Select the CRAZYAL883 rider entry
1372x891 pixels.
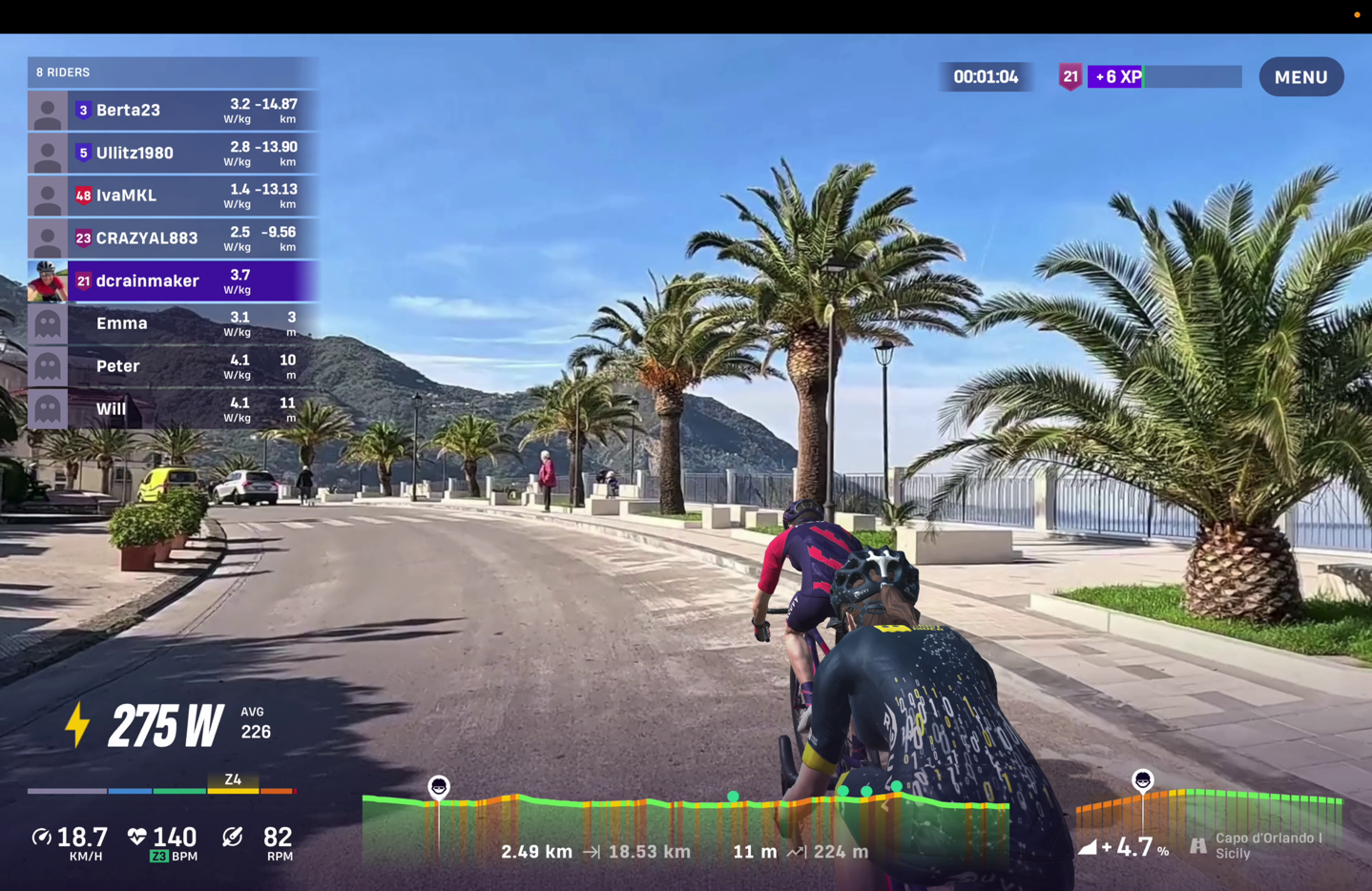click(173, 238)
